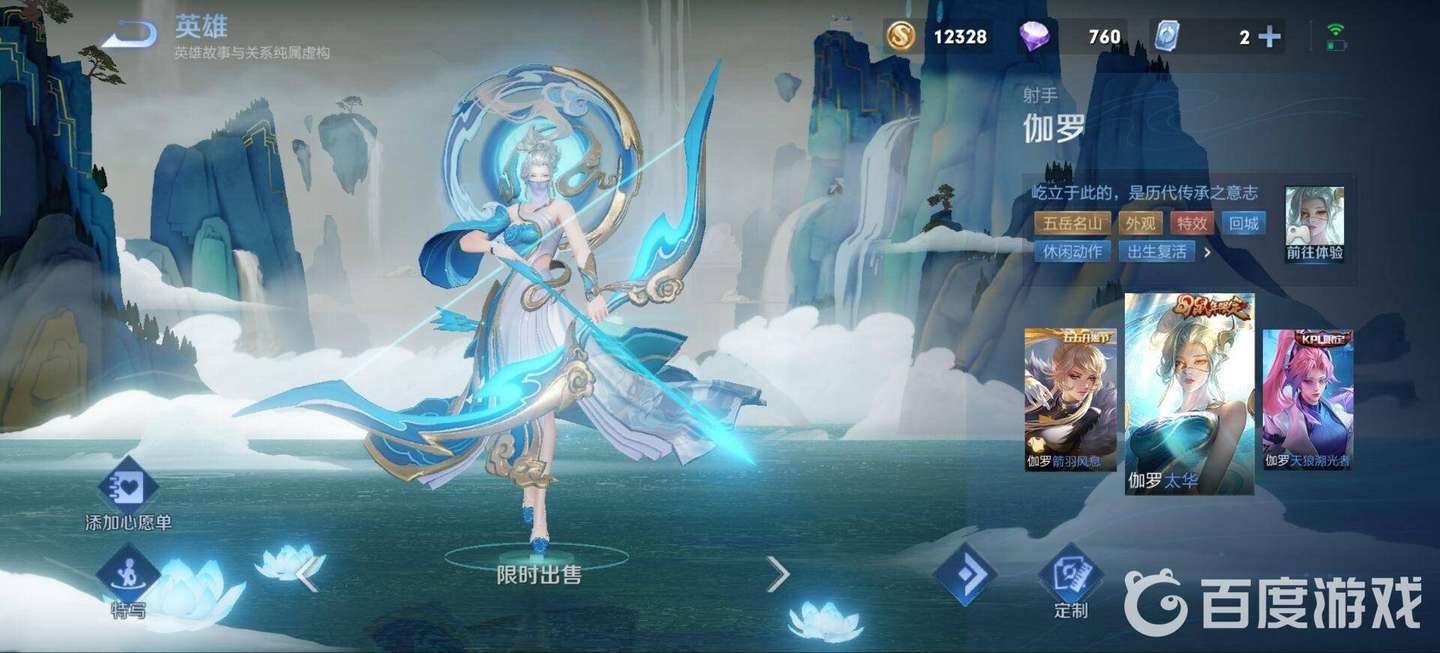Viewport: 1440px width, 653px height.
Task: Choose the 休闲动作 idle action tag
Action: point(1072,251)
